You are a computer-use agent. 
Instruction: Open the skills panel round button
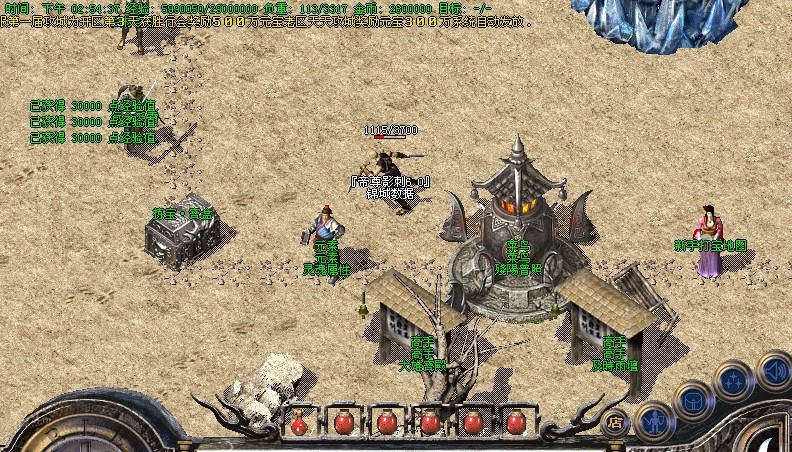click(733, 381)
